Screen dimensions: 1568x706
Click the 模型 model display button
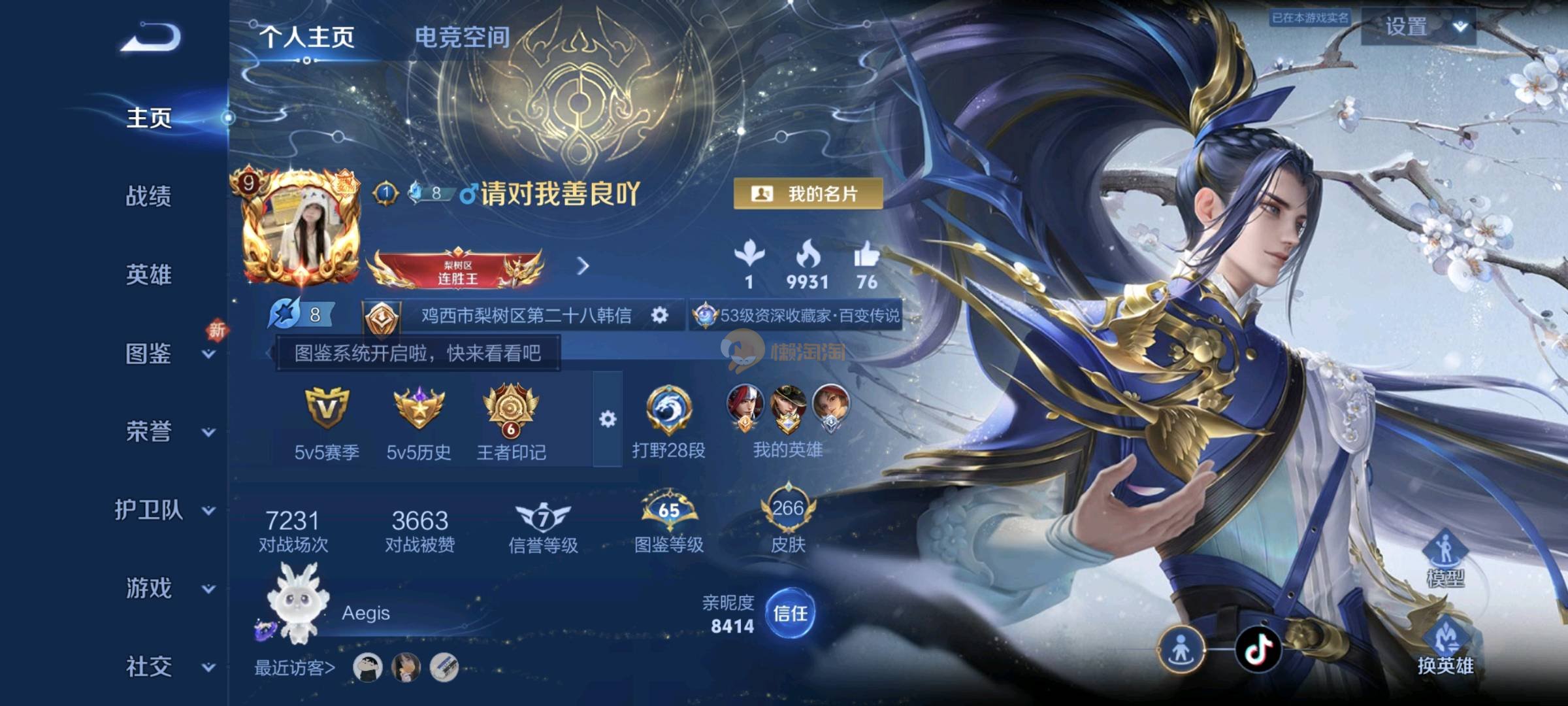[x=1445, y=559]
